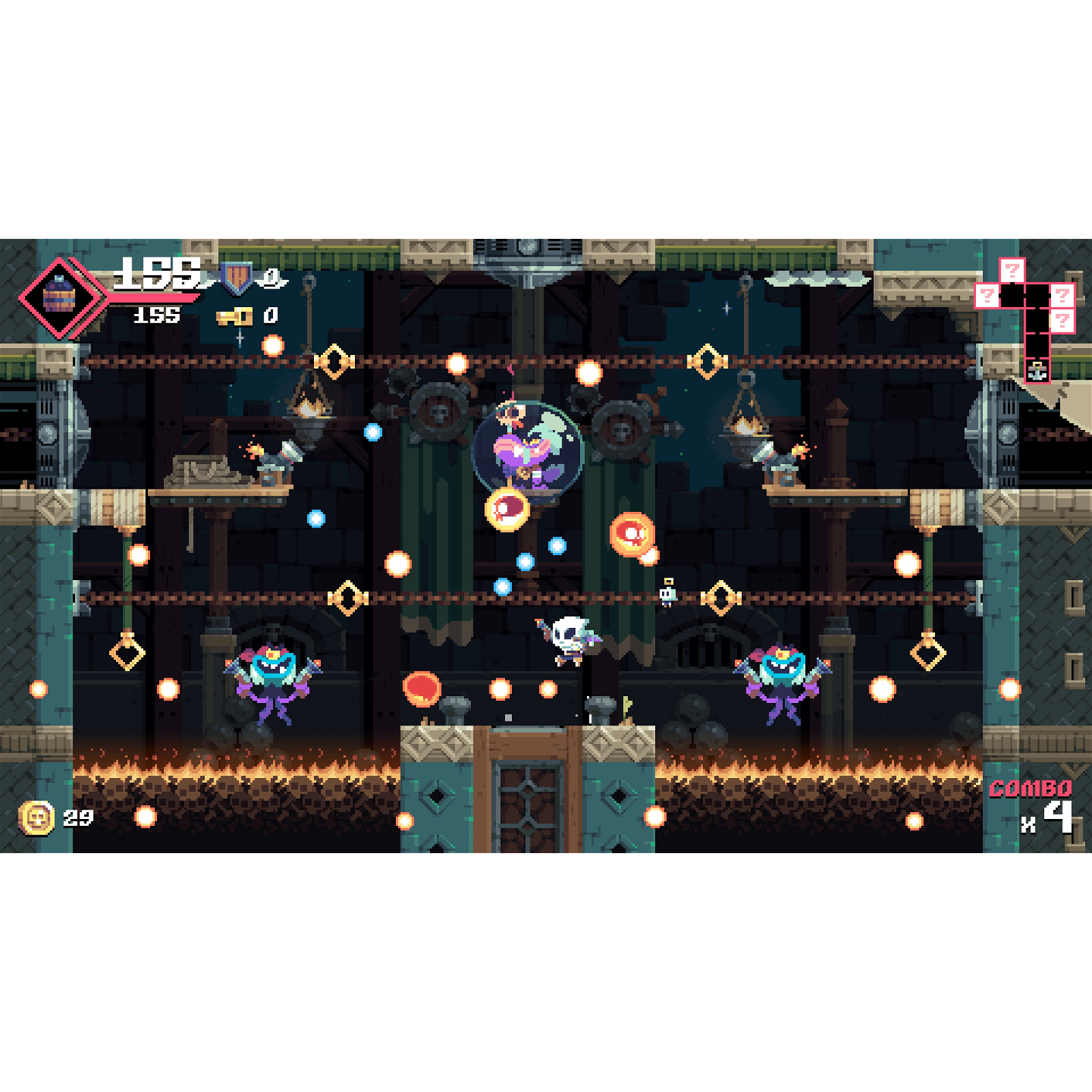
Task: Click the barrel portrait in the health HUD
Action: pyautogui.click(x=60, y=295)
